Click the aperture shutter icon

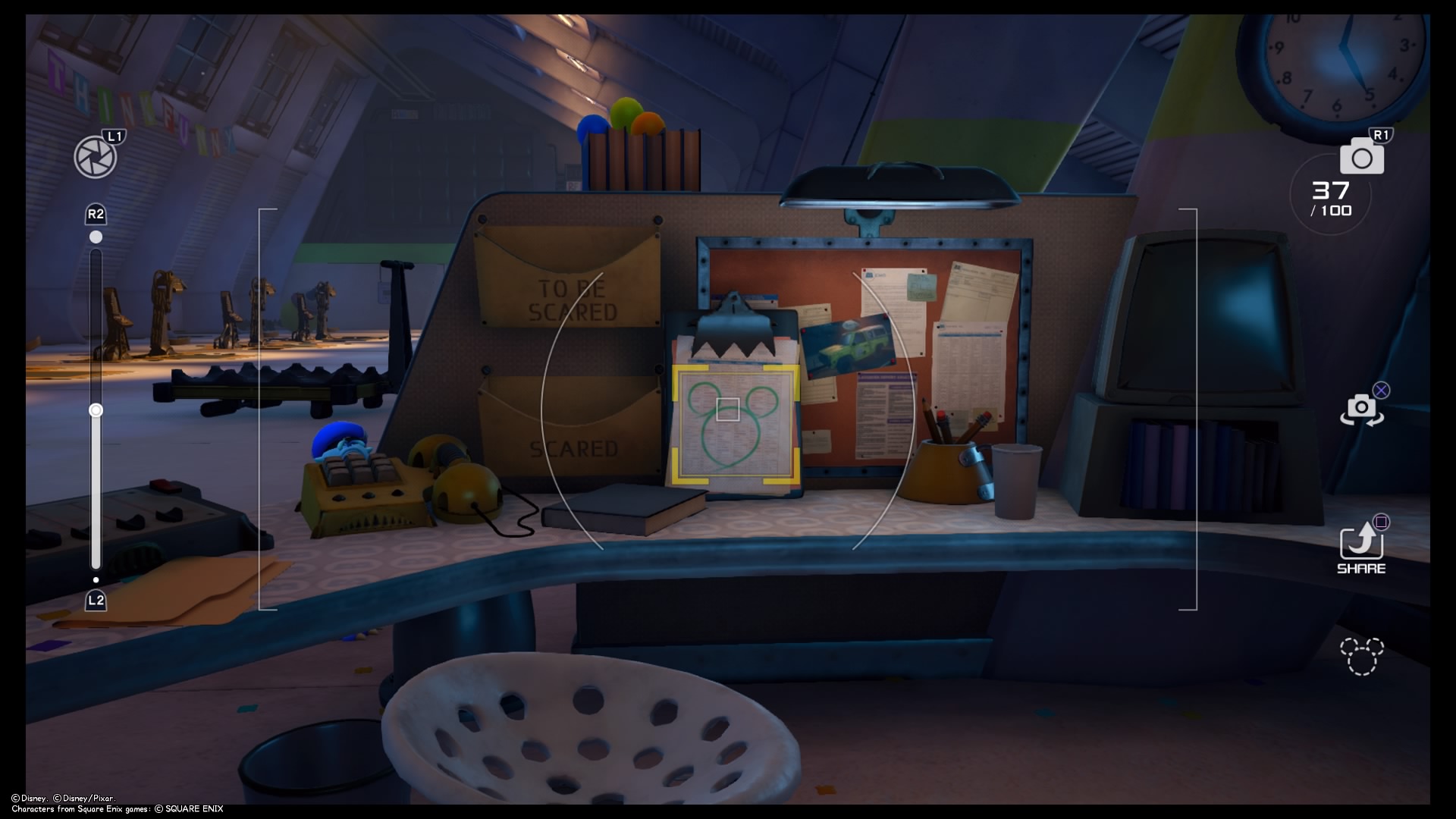(x=96, y=157)
